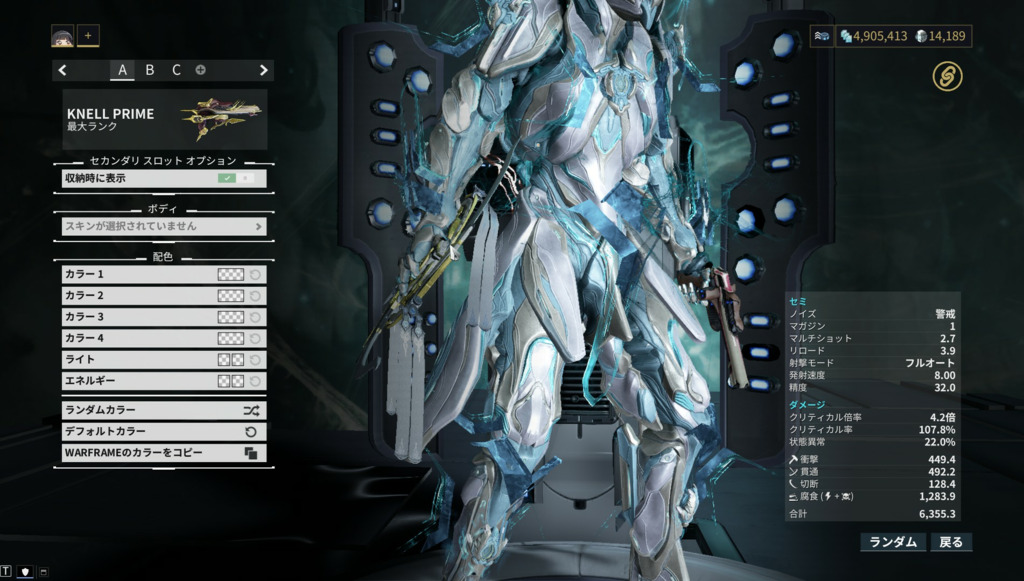1024x581 pixels.
Task: Activate the gold chain link icon
Action: [947, 76]
